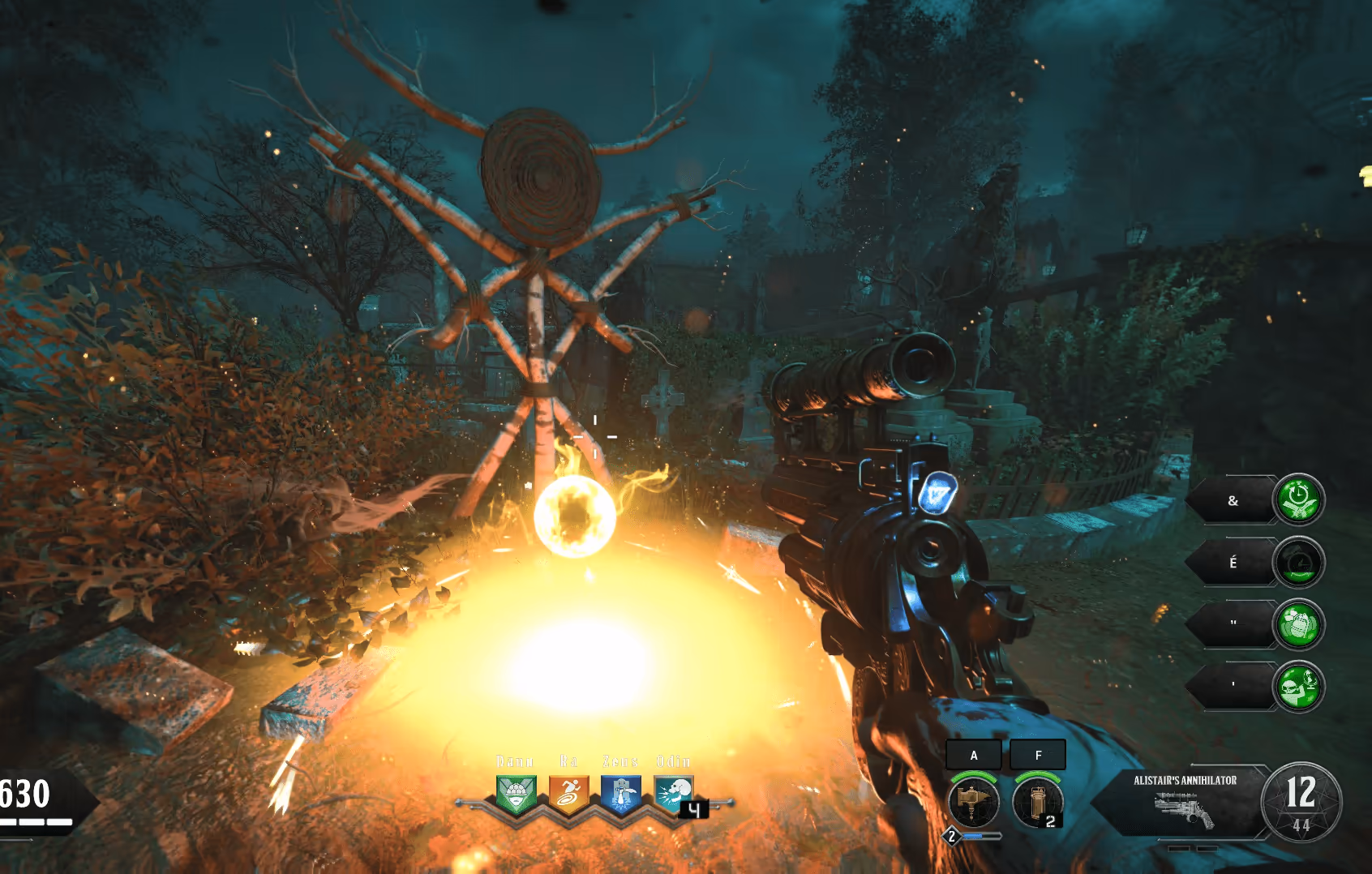Select the Danu turtle shell perk
Image resolution: width=1372 pixels, height=874 pixels.
[516, 795]
